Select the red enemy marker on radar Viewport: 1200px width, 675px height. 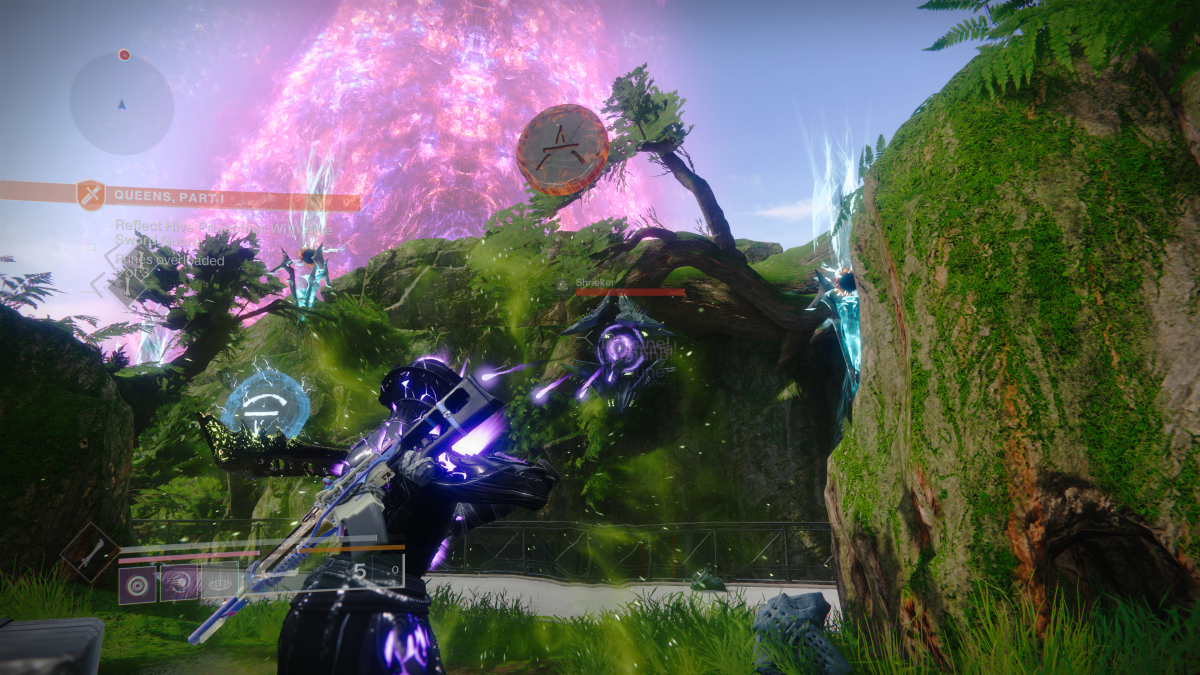124,55
